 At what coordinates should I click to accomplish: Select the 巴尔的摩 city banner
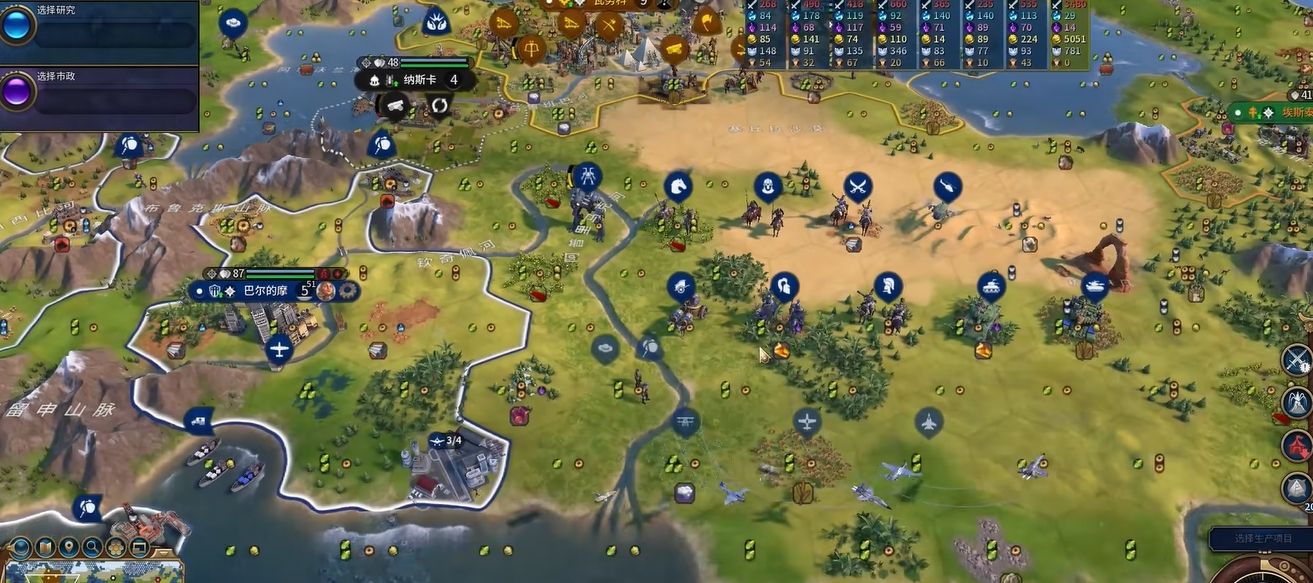tap(263, 291)
